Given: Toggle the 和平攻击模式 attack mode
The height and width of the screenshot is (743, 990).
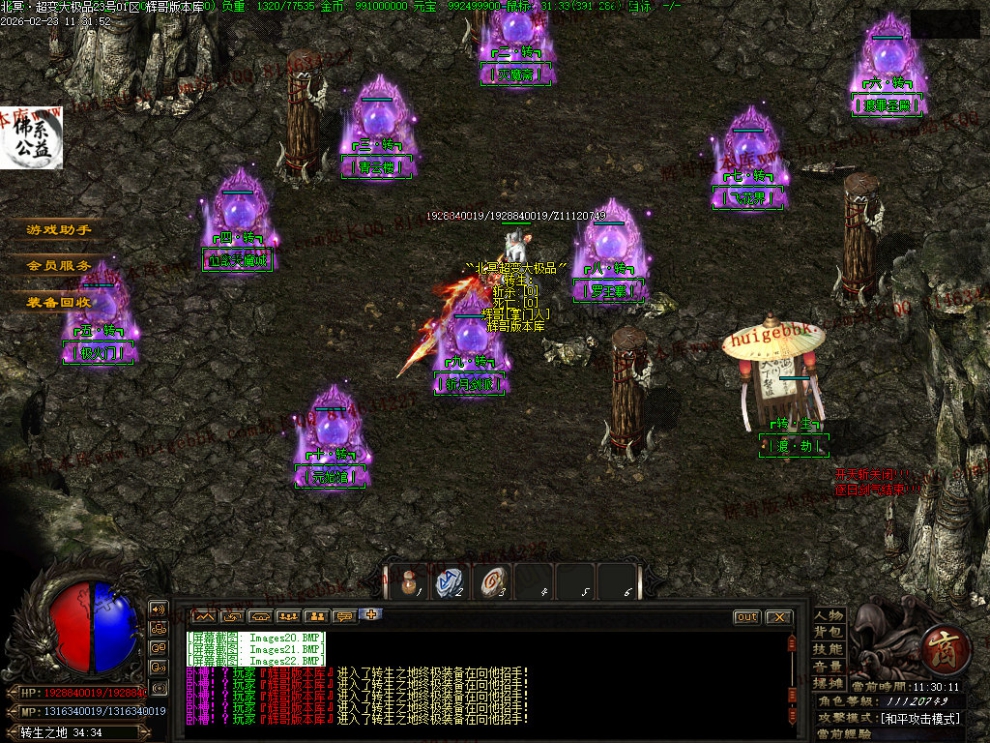Looking at the screenshot, I should pyautogui.click(x=920, y=718).
